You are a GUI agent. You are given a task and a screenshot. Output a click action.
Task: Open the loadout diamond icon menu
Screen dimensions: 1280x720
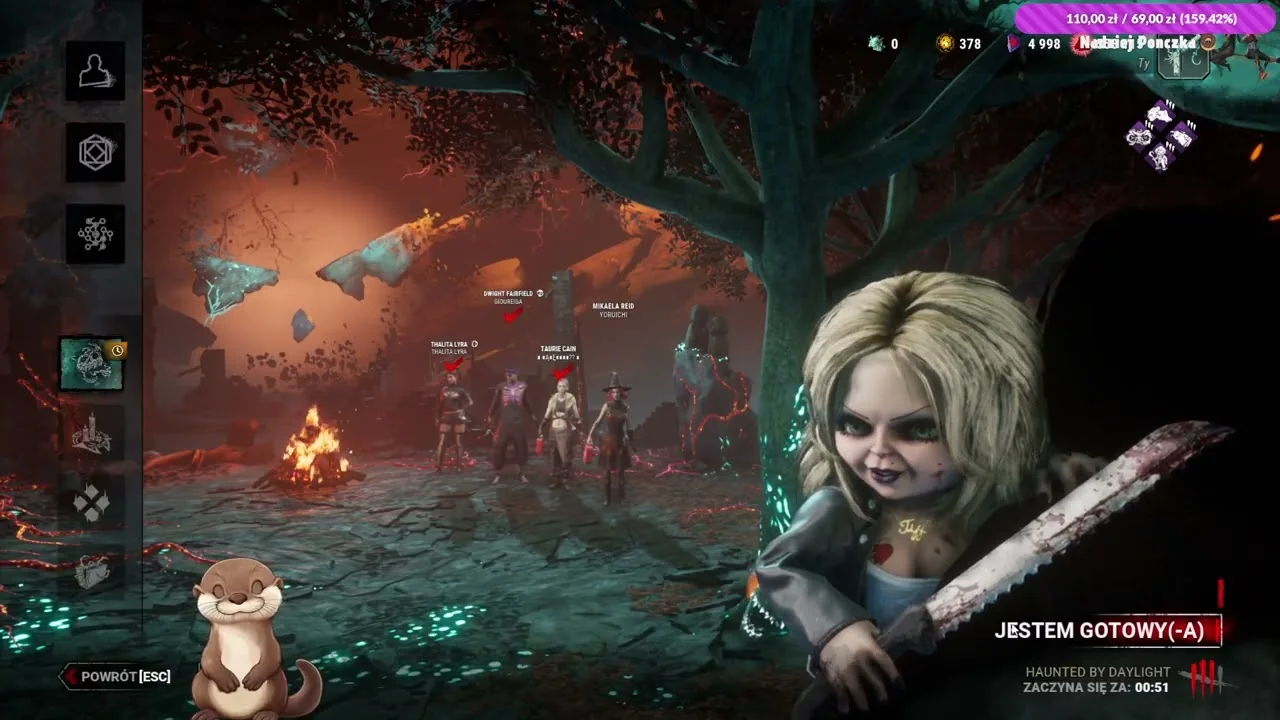coord(96,153)
